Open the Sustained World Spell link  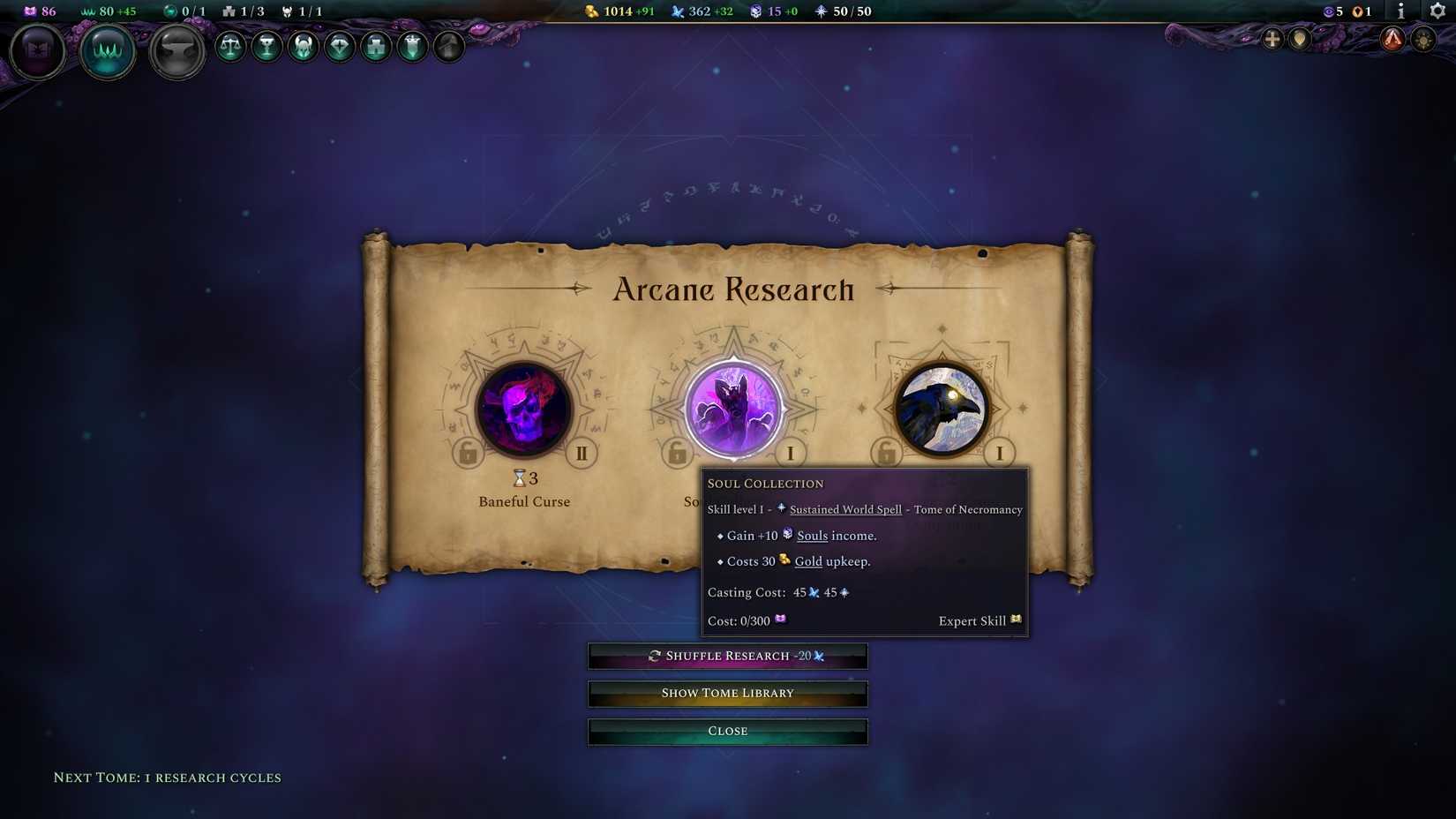tap(844, 509)
